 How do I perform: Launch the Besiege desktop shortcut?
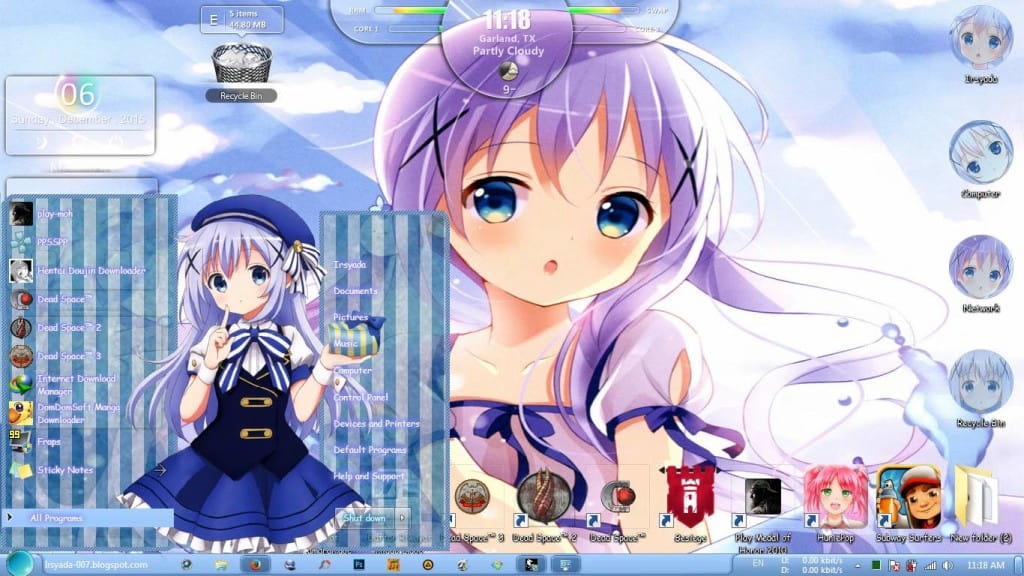click(690, 498)
